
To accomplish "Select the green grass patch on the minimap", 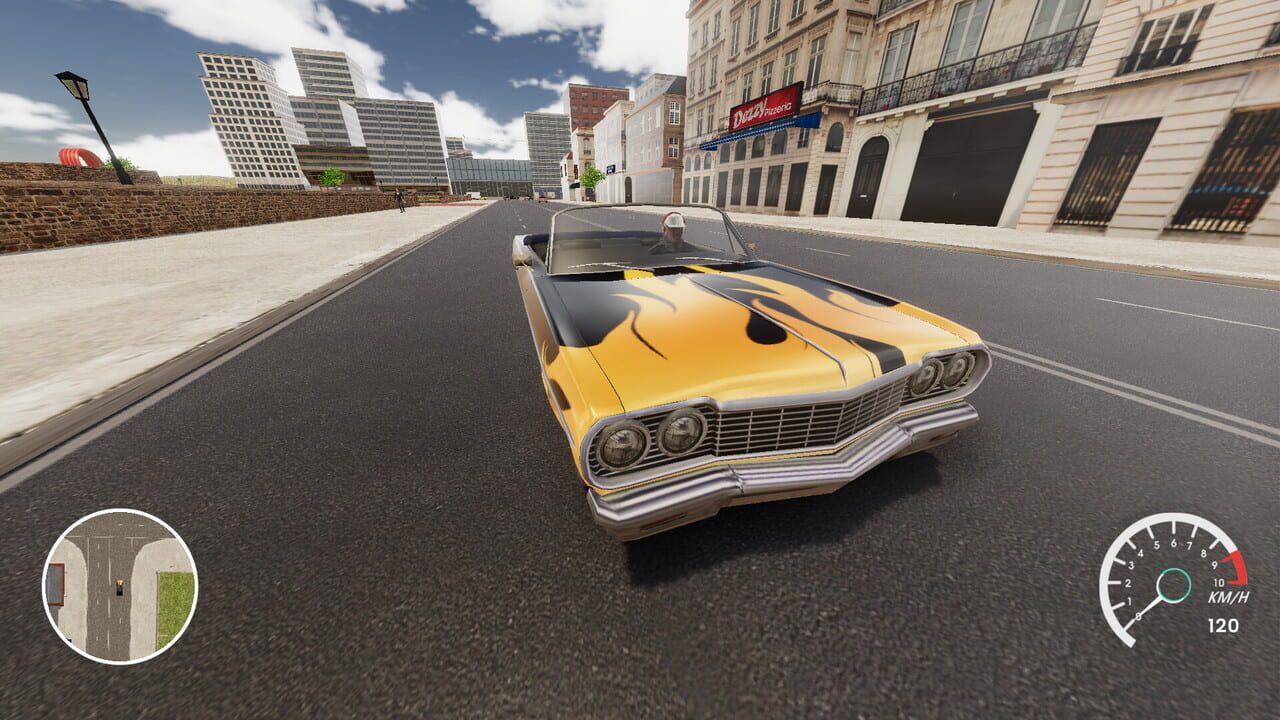I will tap(172, 606).
